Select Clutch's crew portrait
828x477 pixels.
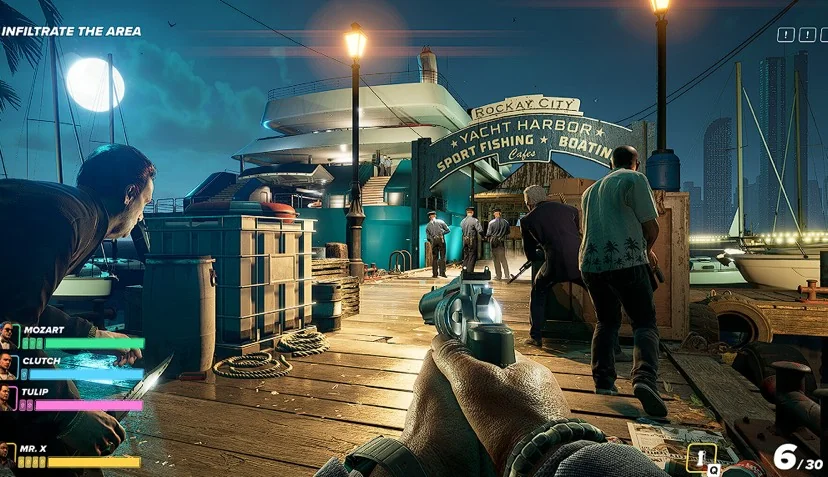coord(9,366)
